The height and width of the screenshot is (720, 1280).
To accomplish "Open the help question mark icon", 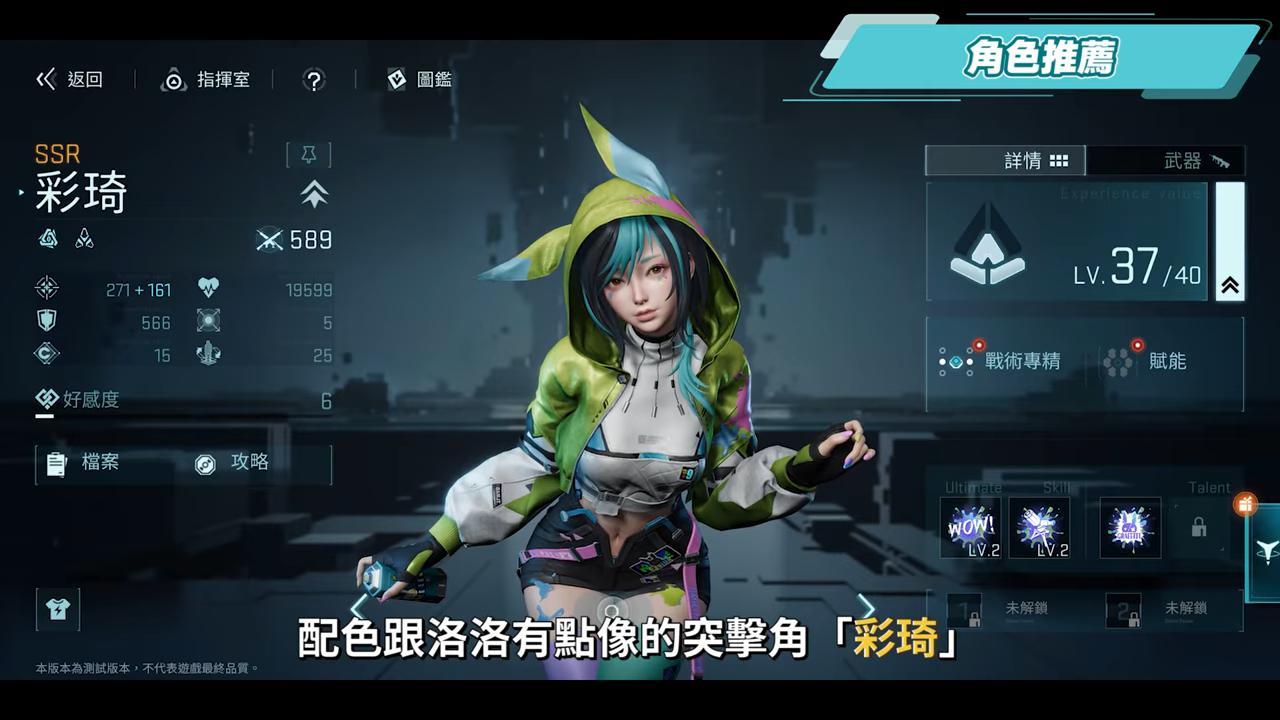I will coord(312,80).
